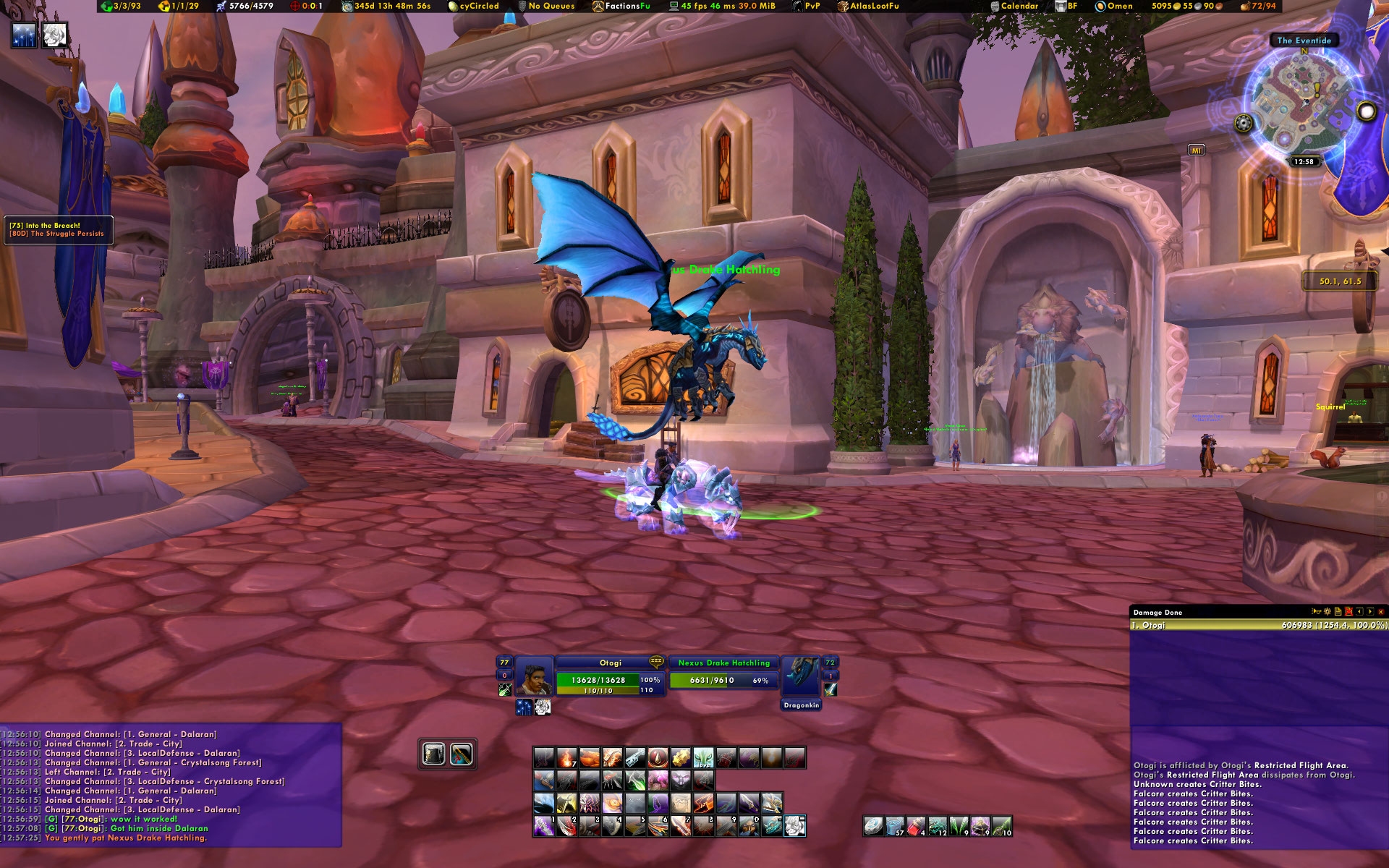Click the Nexus Drake Hatchling target portrait

(x=801, y=676)
